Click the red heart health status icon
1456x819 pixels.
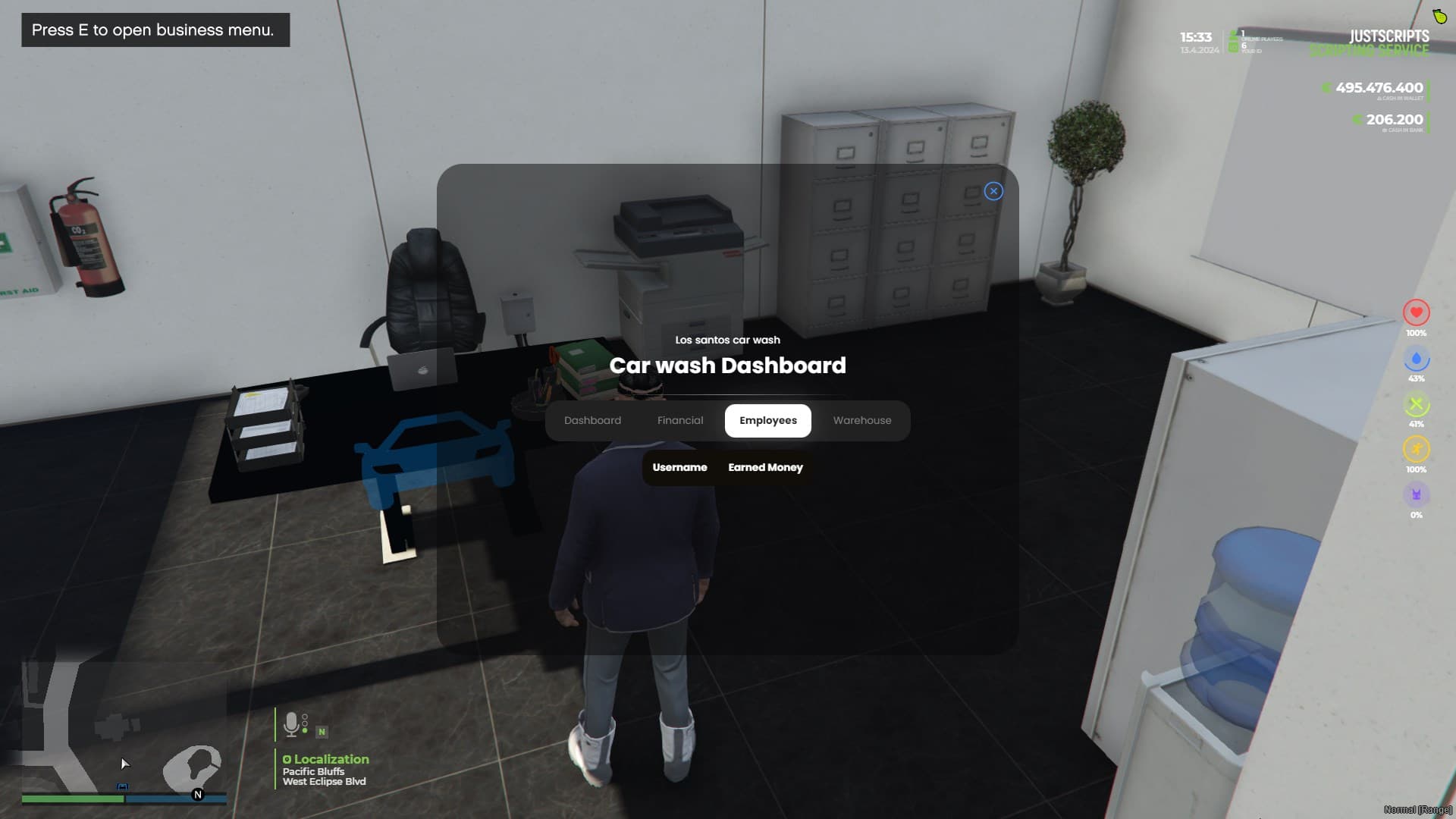pos(1416,312)
